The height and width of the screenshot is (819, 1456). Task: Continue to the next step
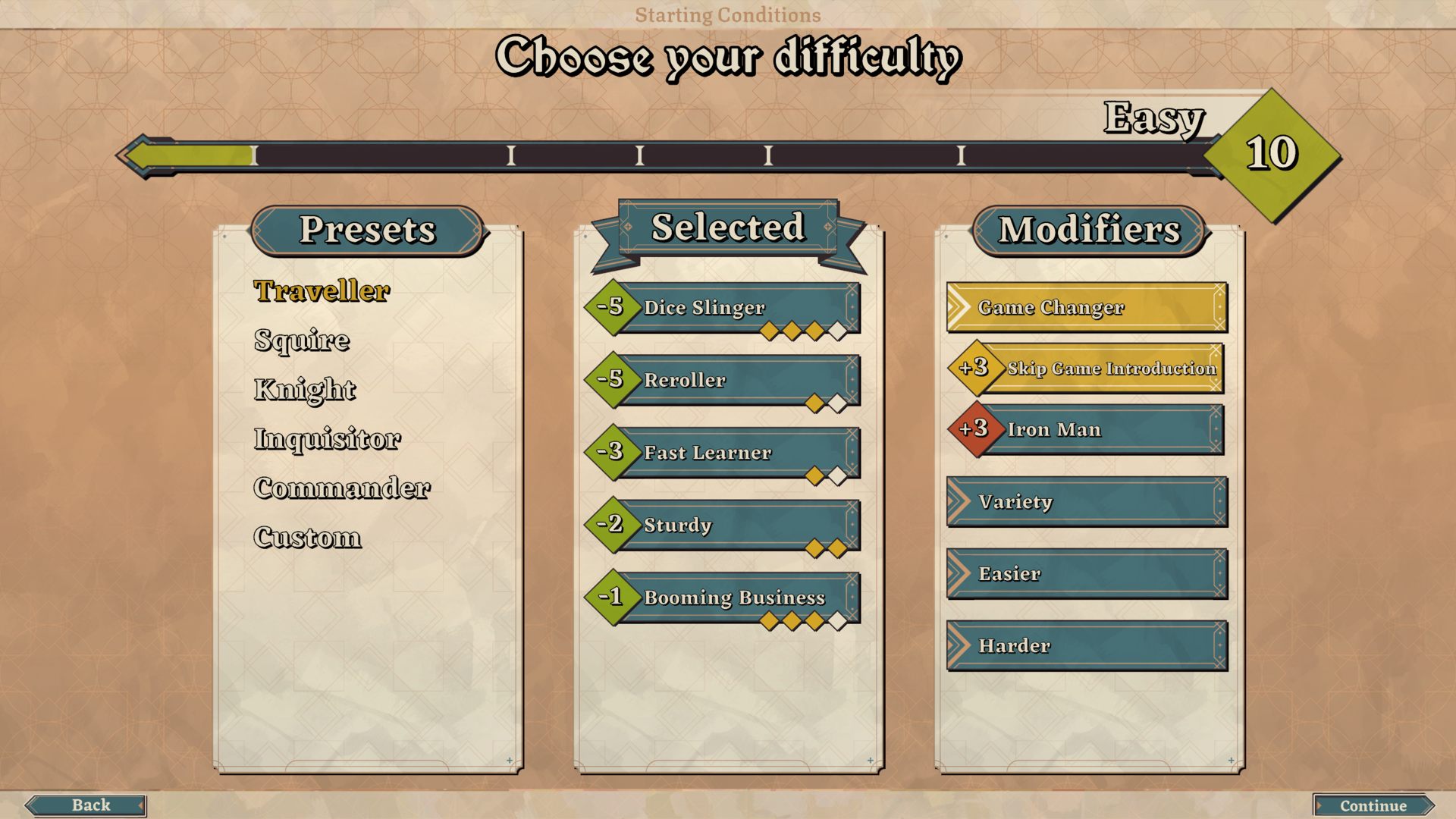1373,805
